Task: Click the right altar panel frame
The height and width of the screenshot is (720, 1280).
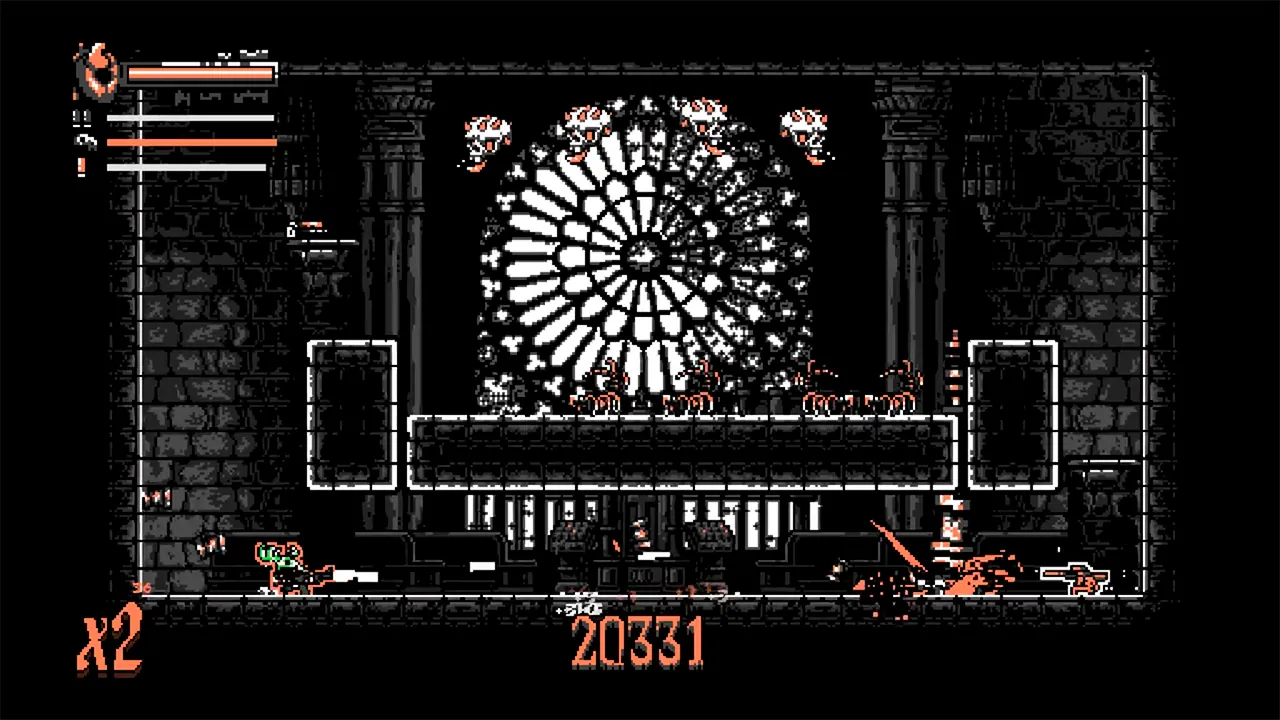Action: 1013,415
